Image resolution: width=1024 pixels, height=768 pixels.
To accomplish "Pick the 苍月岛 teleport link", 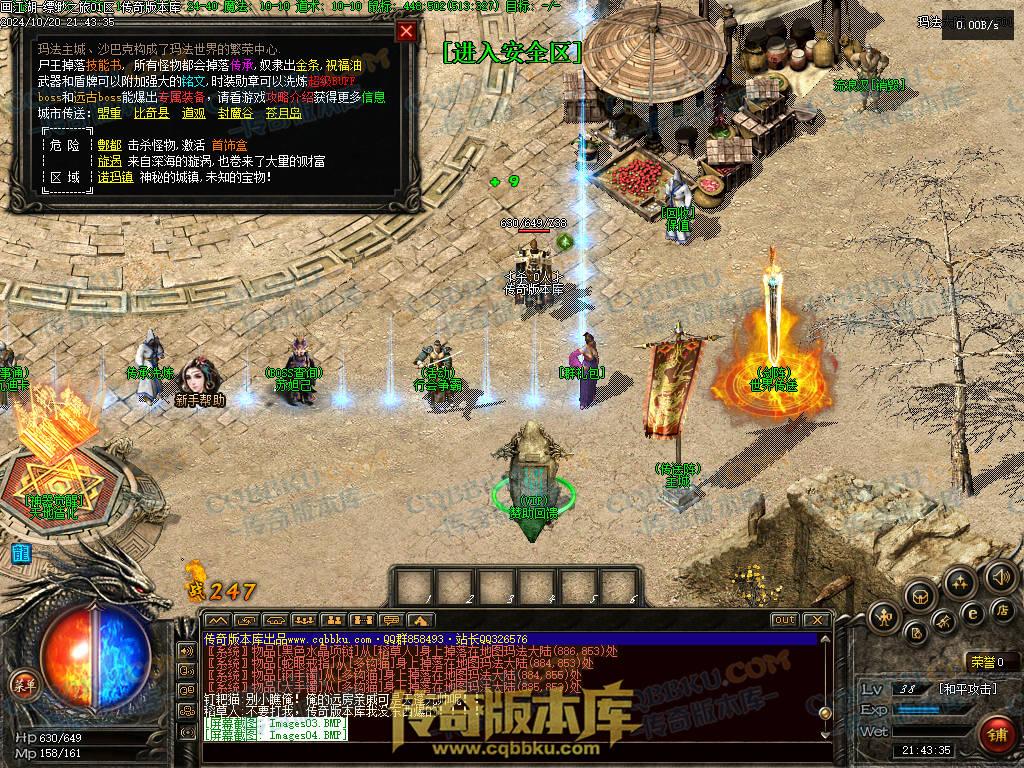I will click(x=283, y=113).
